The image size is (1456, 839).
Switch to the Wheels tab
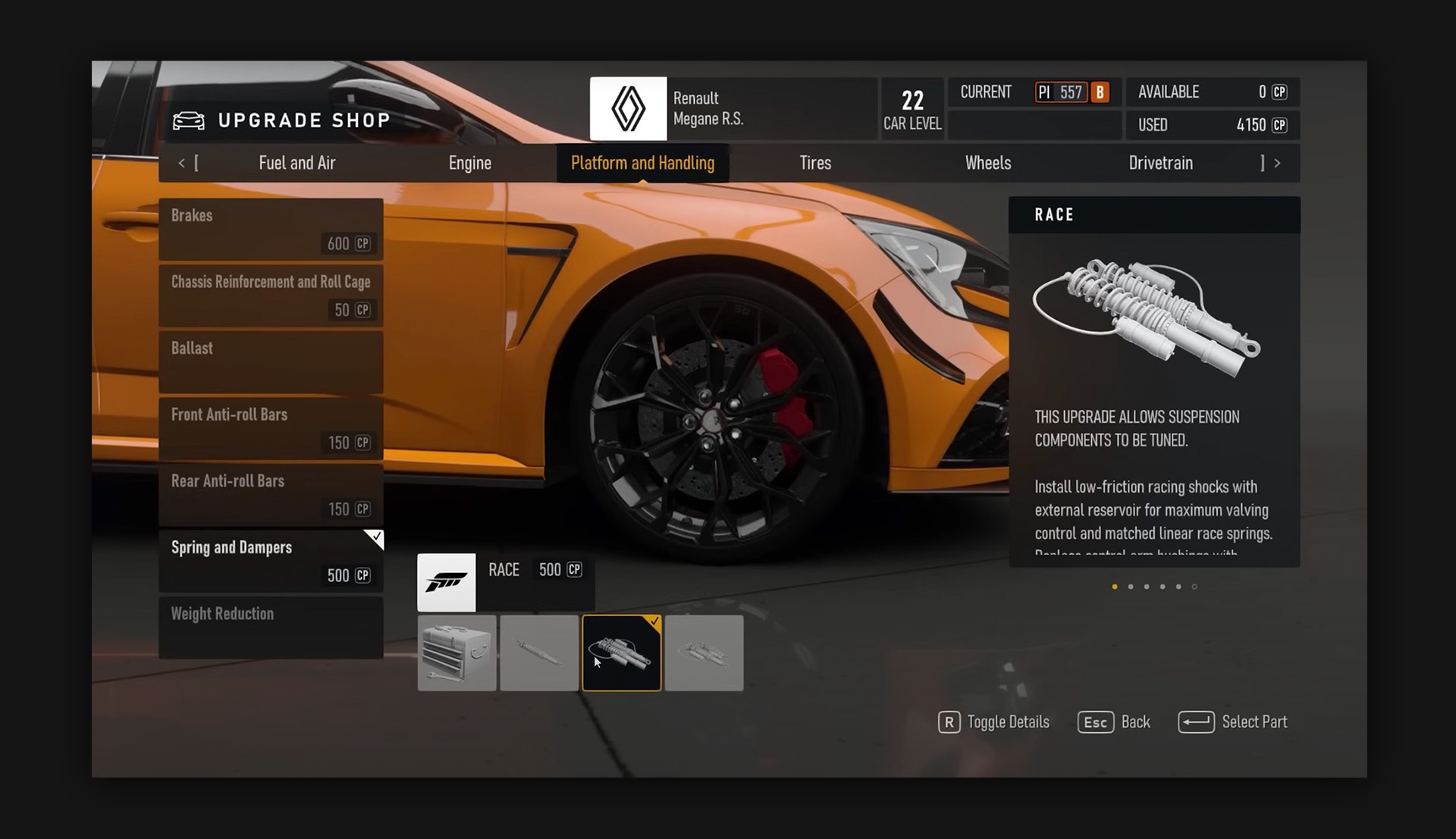click(x=987, y=163)
